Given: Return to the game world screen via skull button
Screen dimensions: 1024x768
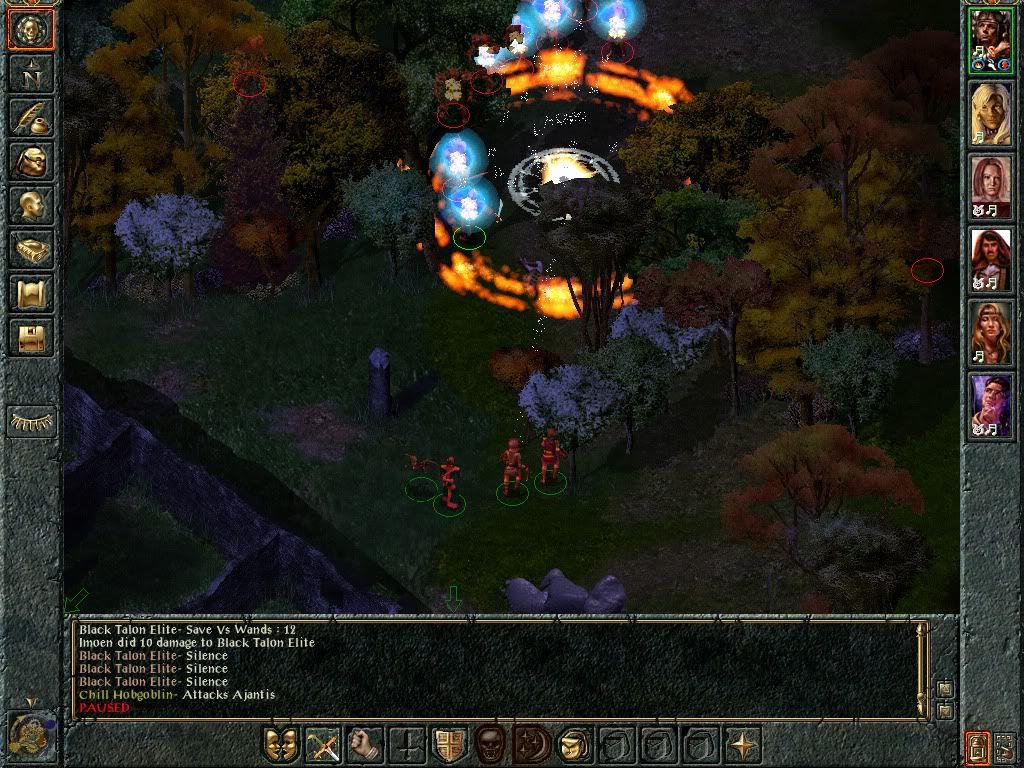Looking at the screenshot, I should point(31,31).
